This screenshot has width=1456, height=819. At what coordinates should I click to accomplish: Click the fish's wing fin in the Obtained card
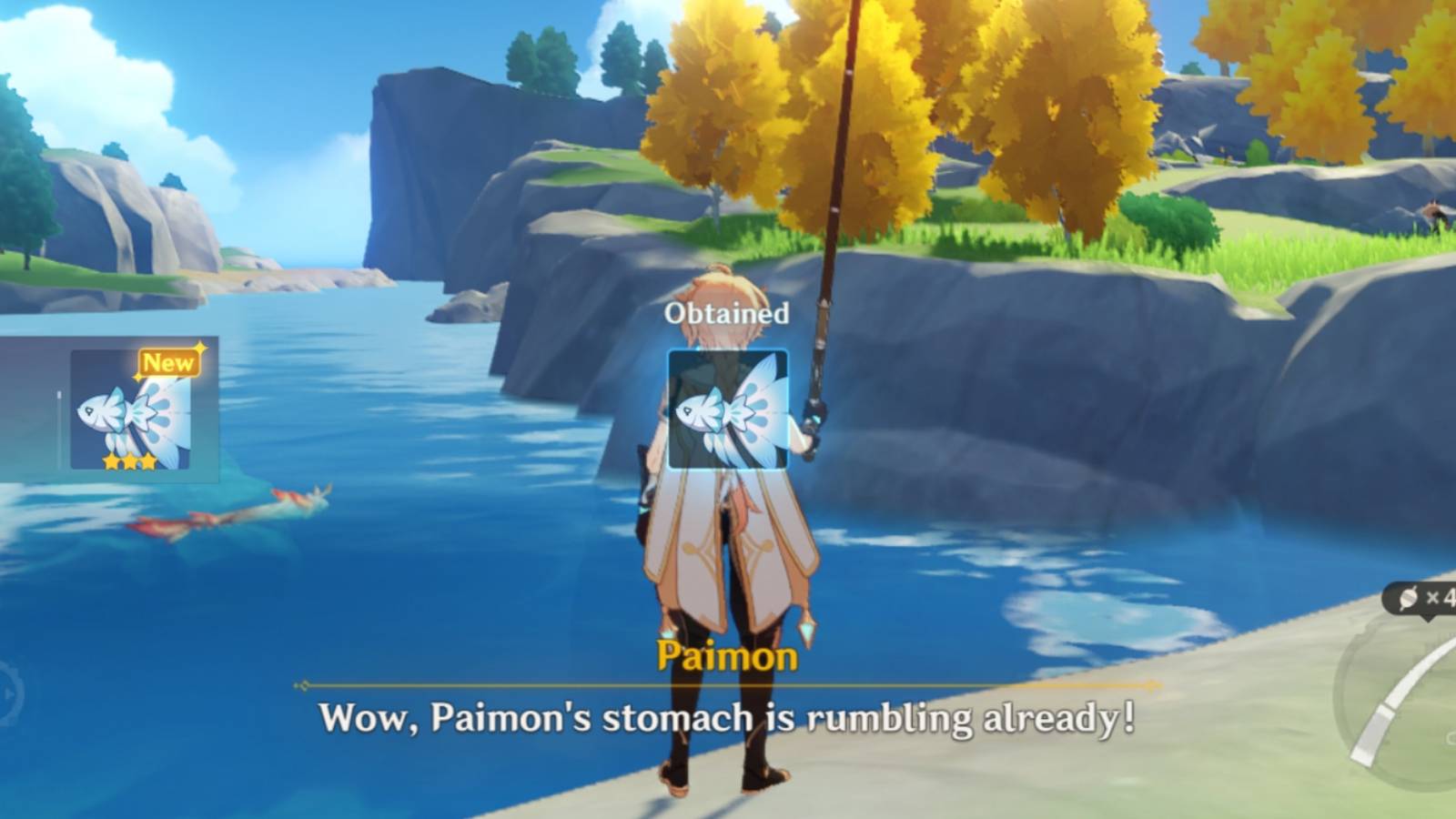click(x=764, y=391)
